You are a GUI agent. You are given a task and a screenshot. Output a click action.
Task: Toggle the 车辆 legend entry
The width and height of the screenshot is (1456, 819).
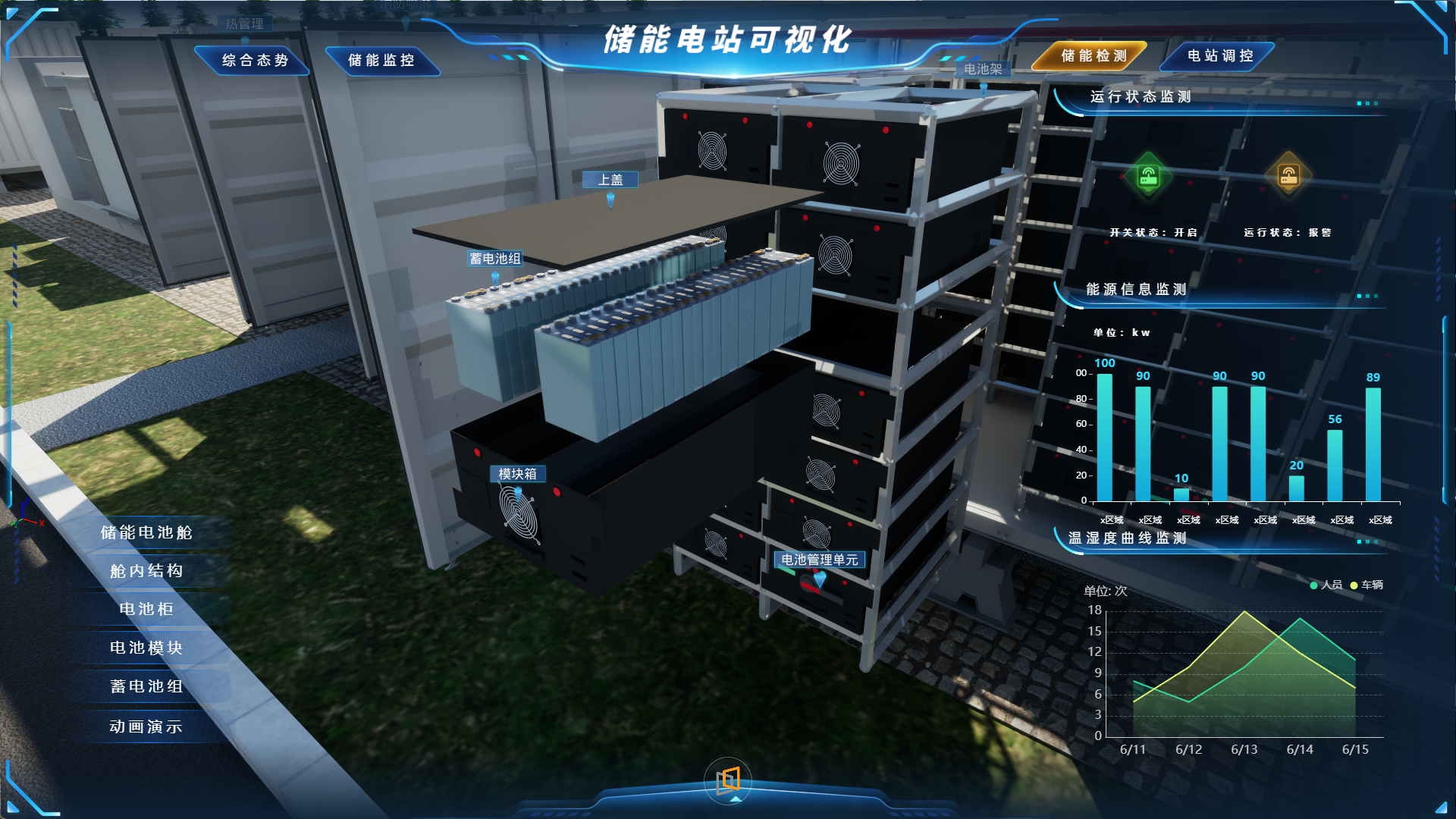pos(1366,585)
